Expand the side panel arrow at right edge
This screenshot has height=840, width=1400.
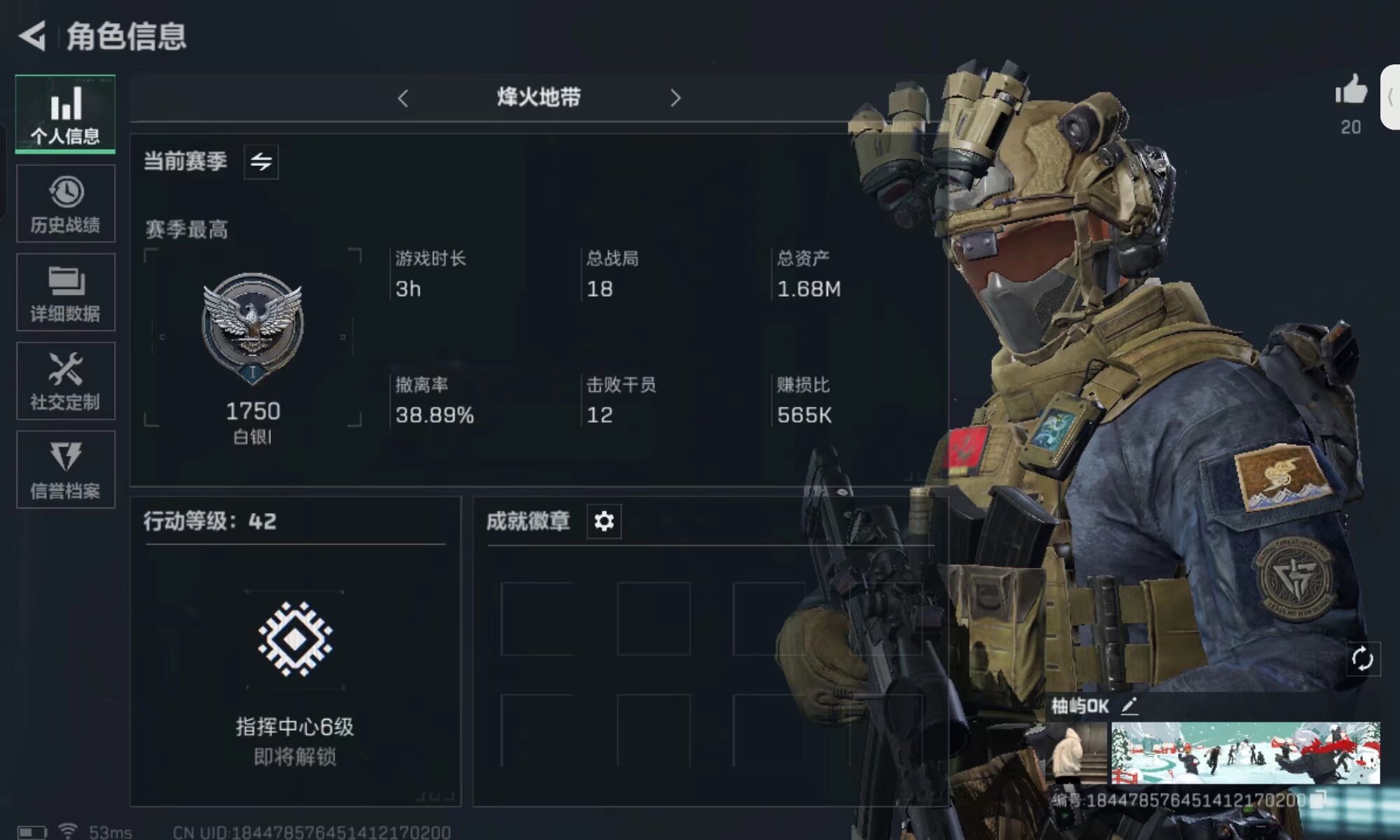1391,97
